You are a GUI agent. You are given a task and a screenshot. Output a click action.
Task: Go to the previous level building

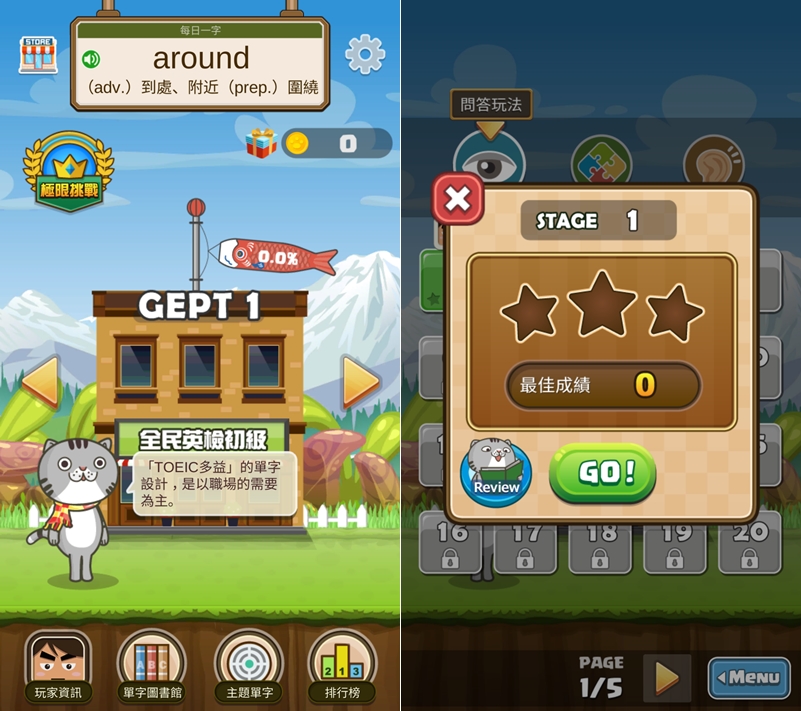41,381
